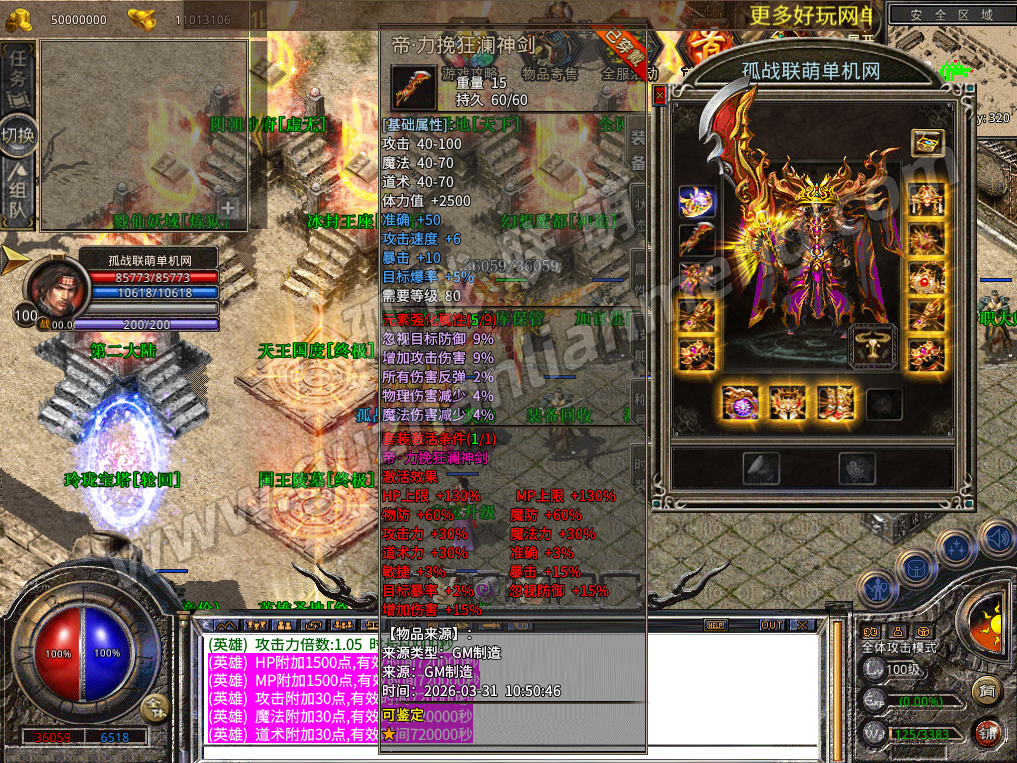This screenshot has width=1017, height=763.
Task: Open the character status round button
Action: (877, 587)
